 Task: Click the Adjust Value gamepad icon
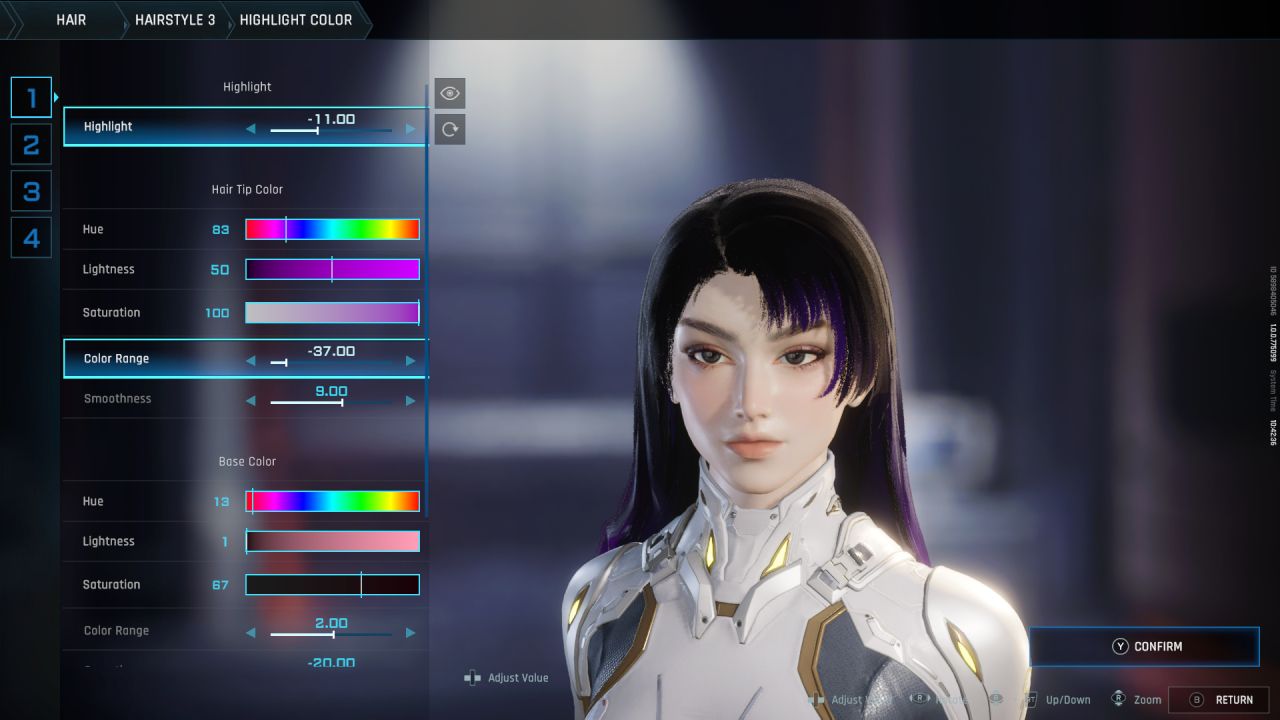(x=470, y=677)
